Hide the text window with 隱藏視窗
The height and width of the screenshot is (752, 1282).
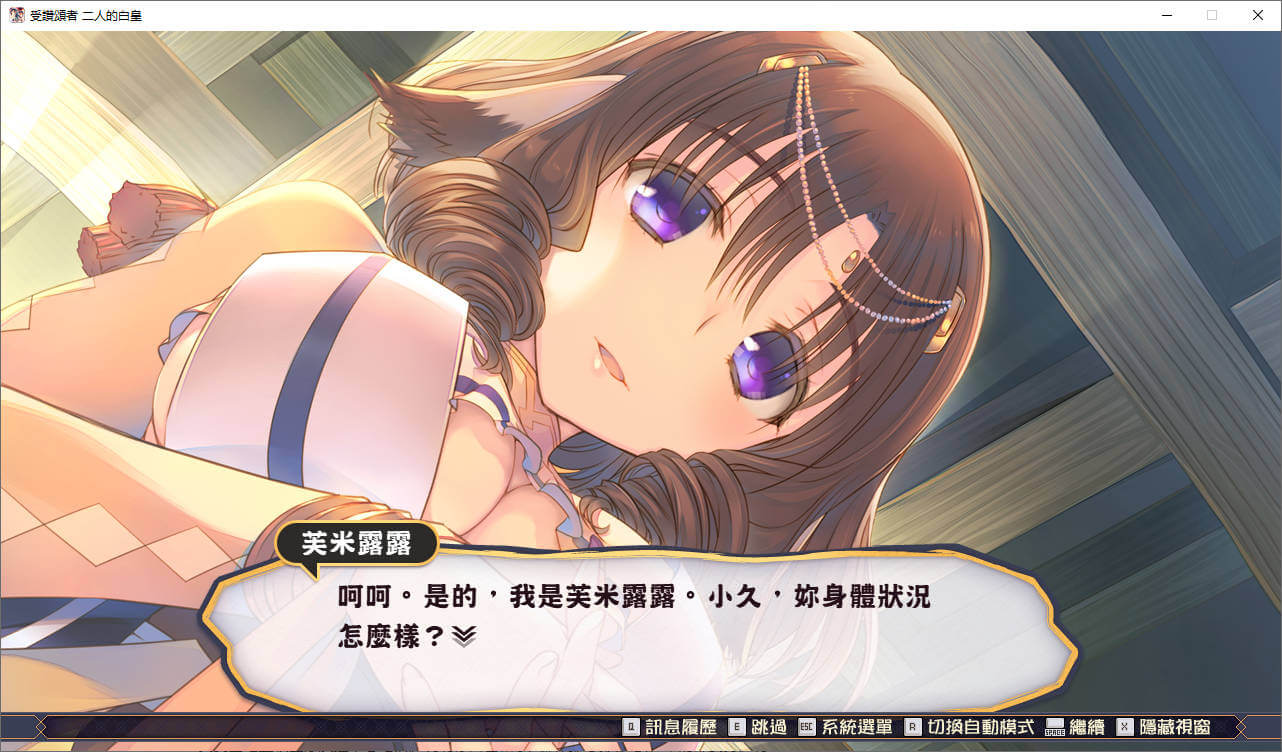(1164, 727)
